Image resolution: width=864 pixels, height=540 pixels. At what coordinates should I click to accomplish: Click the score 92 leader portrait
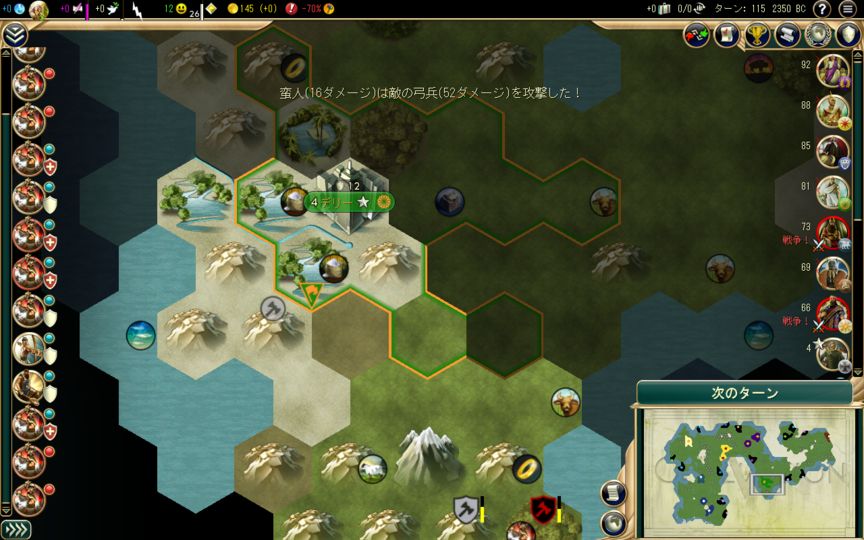click(832, 70)
